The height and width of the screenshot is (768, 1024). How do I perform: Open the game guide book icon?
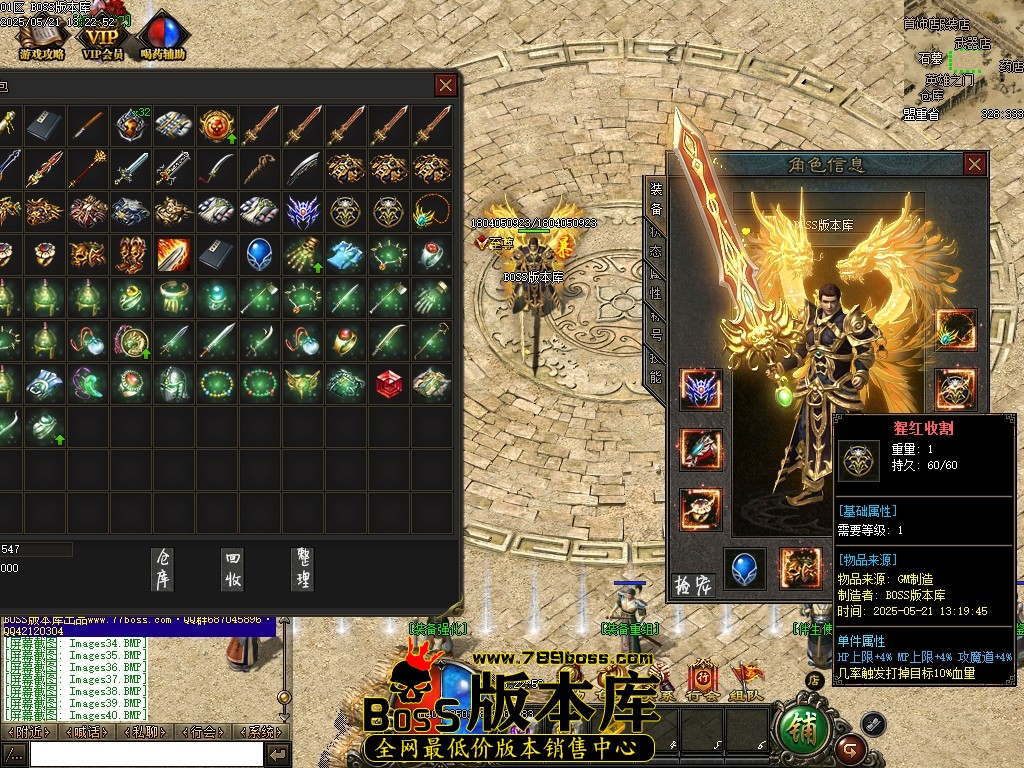(x=42, y=36)
